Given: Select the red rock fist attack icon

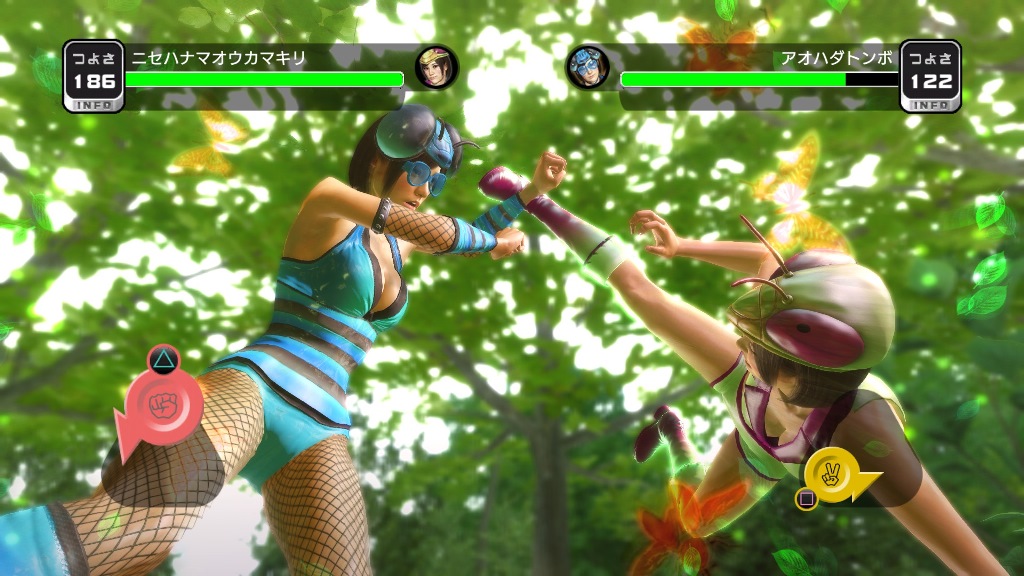Looking at the screenshot, I should [x=163, y=406].
